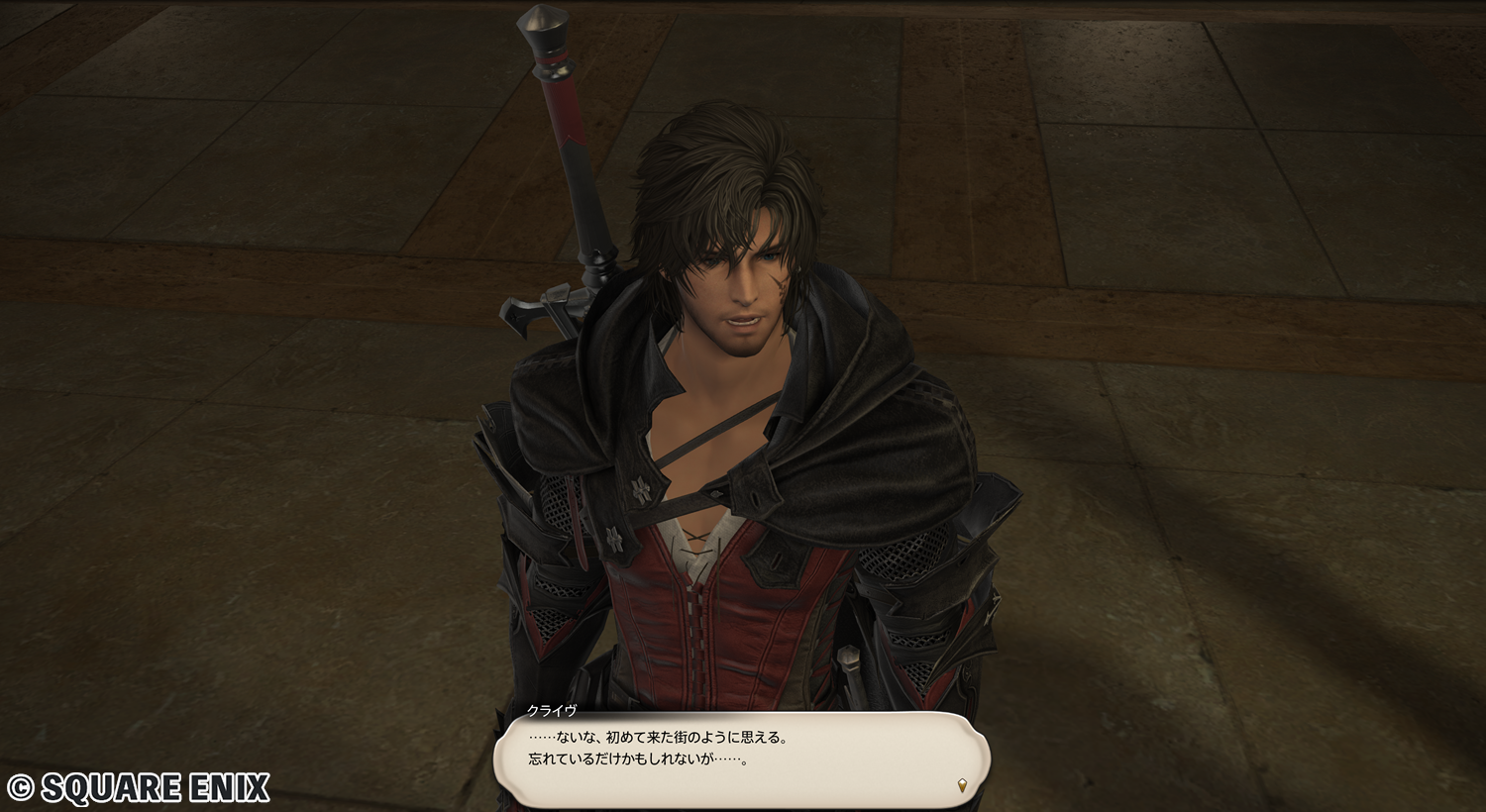Click Clive's dialogue box to continue
Image resolution: width=1486 pixels, height=812 pixels.
coord(741,758)
